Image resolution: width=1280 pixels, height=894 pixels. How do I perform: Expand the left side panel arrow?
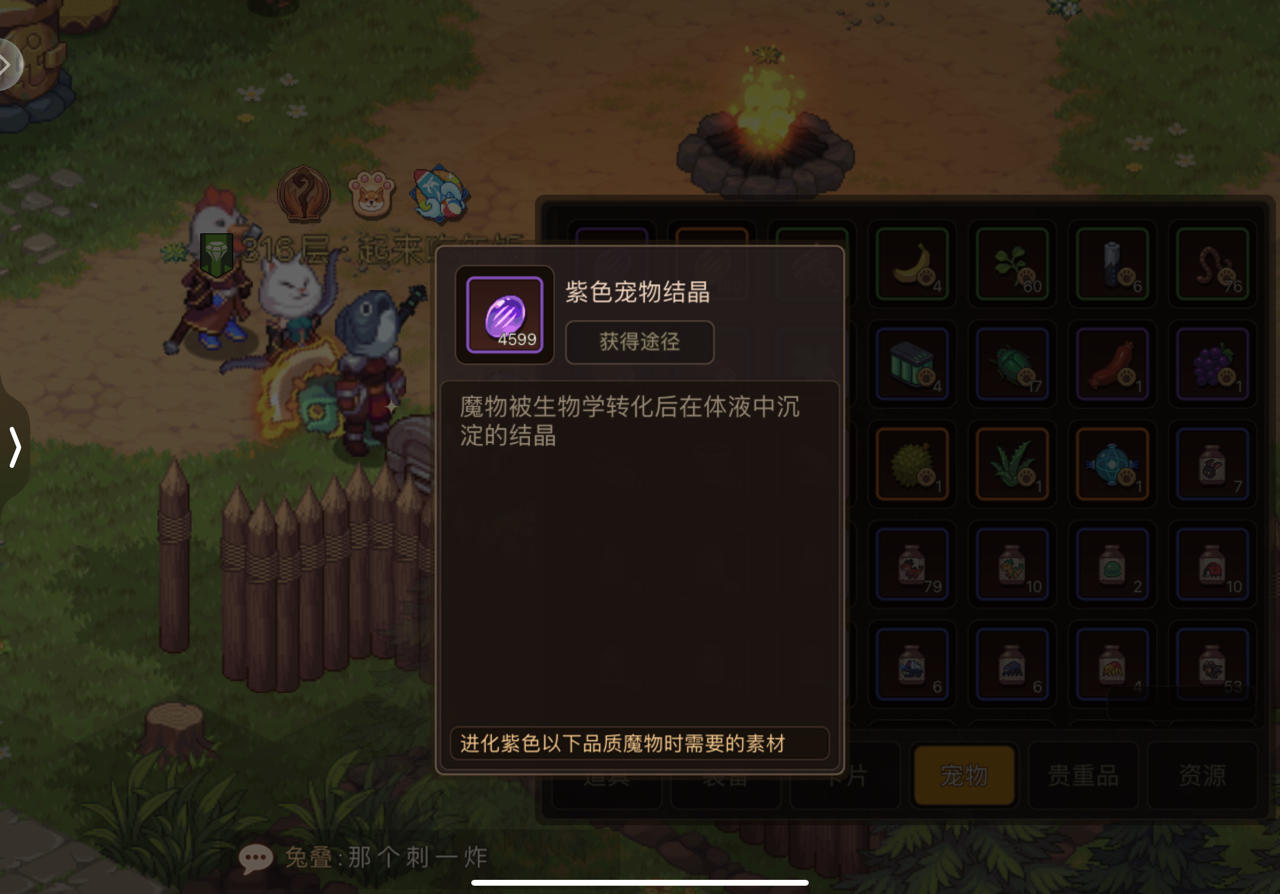(14, 448)
